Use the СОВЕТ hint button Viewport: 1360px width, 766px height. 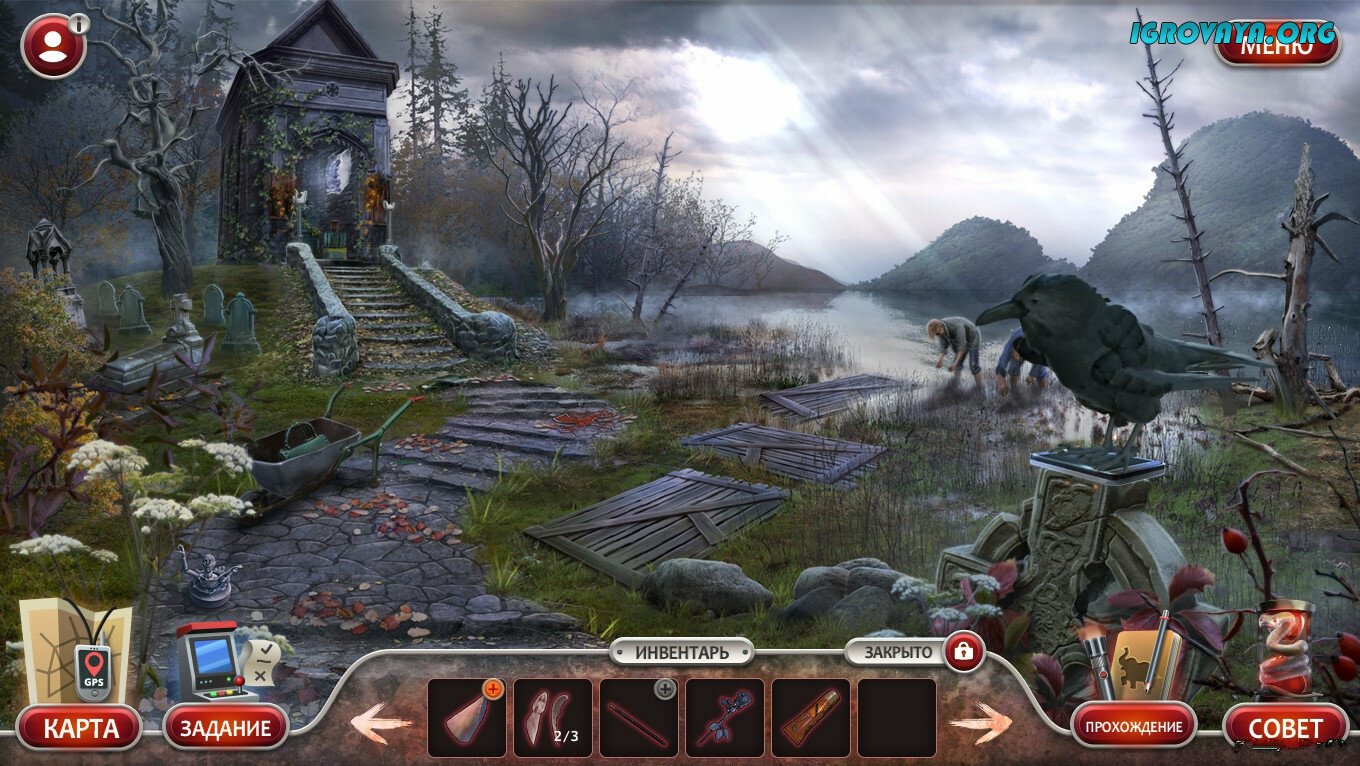[x=1285, y=727]
